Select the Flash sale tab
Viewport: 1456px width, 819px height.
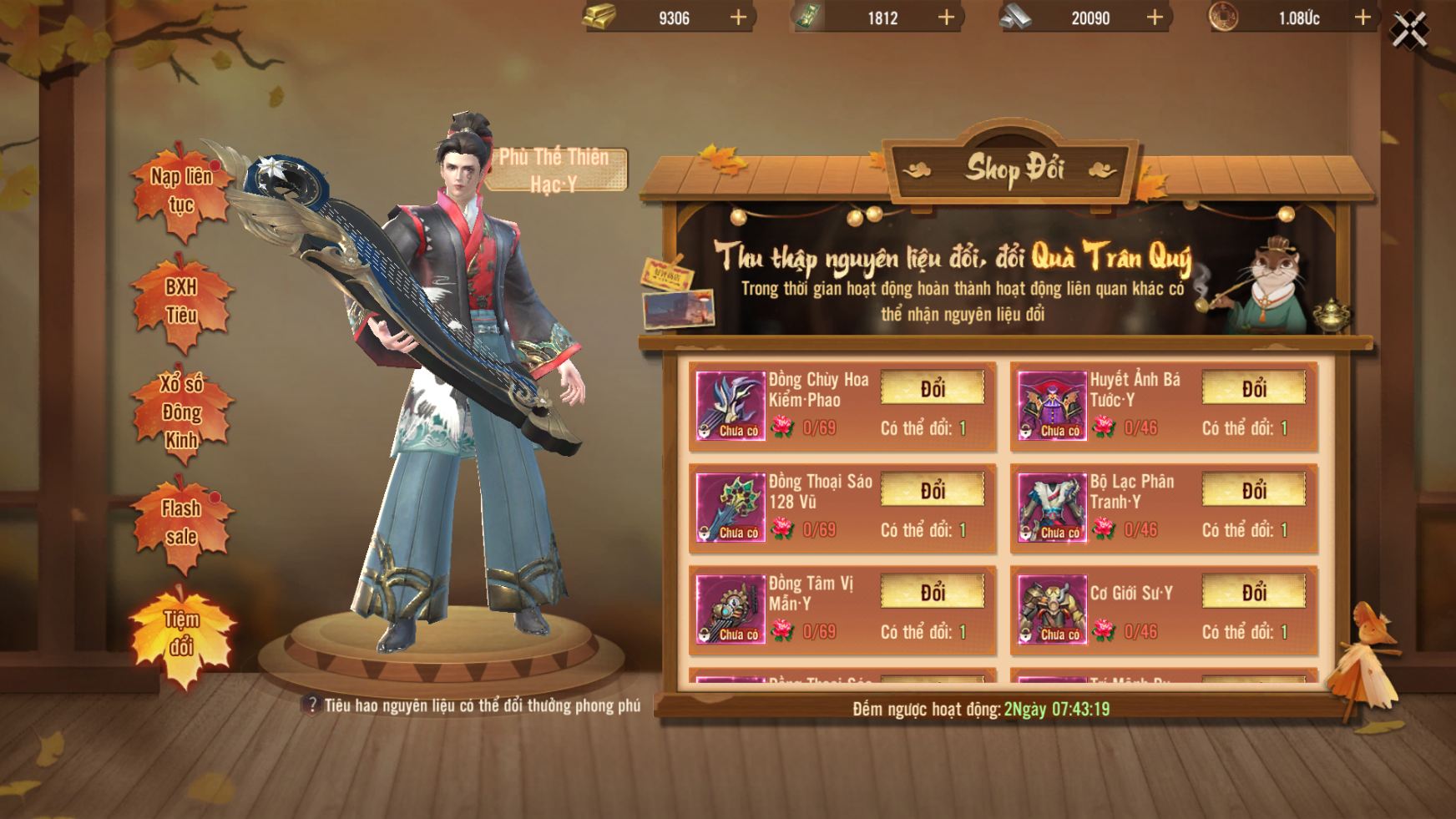[x=181, y=523]
